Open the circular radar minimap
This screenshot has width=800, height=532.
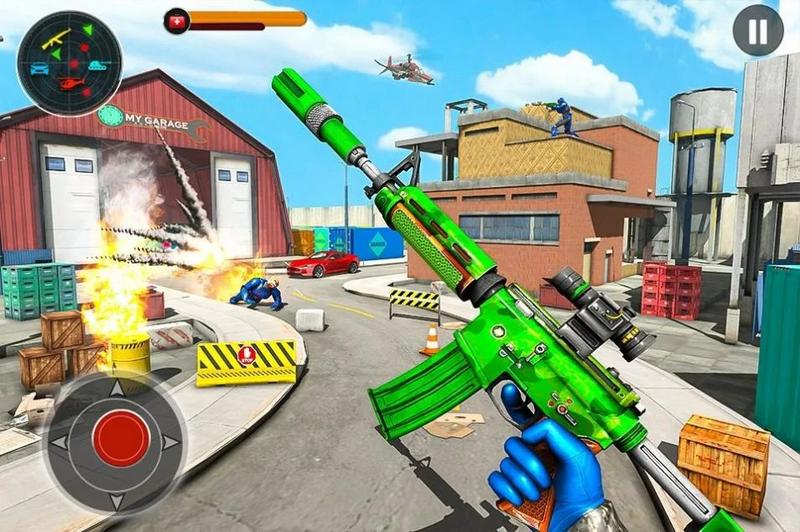click(70, 63)
